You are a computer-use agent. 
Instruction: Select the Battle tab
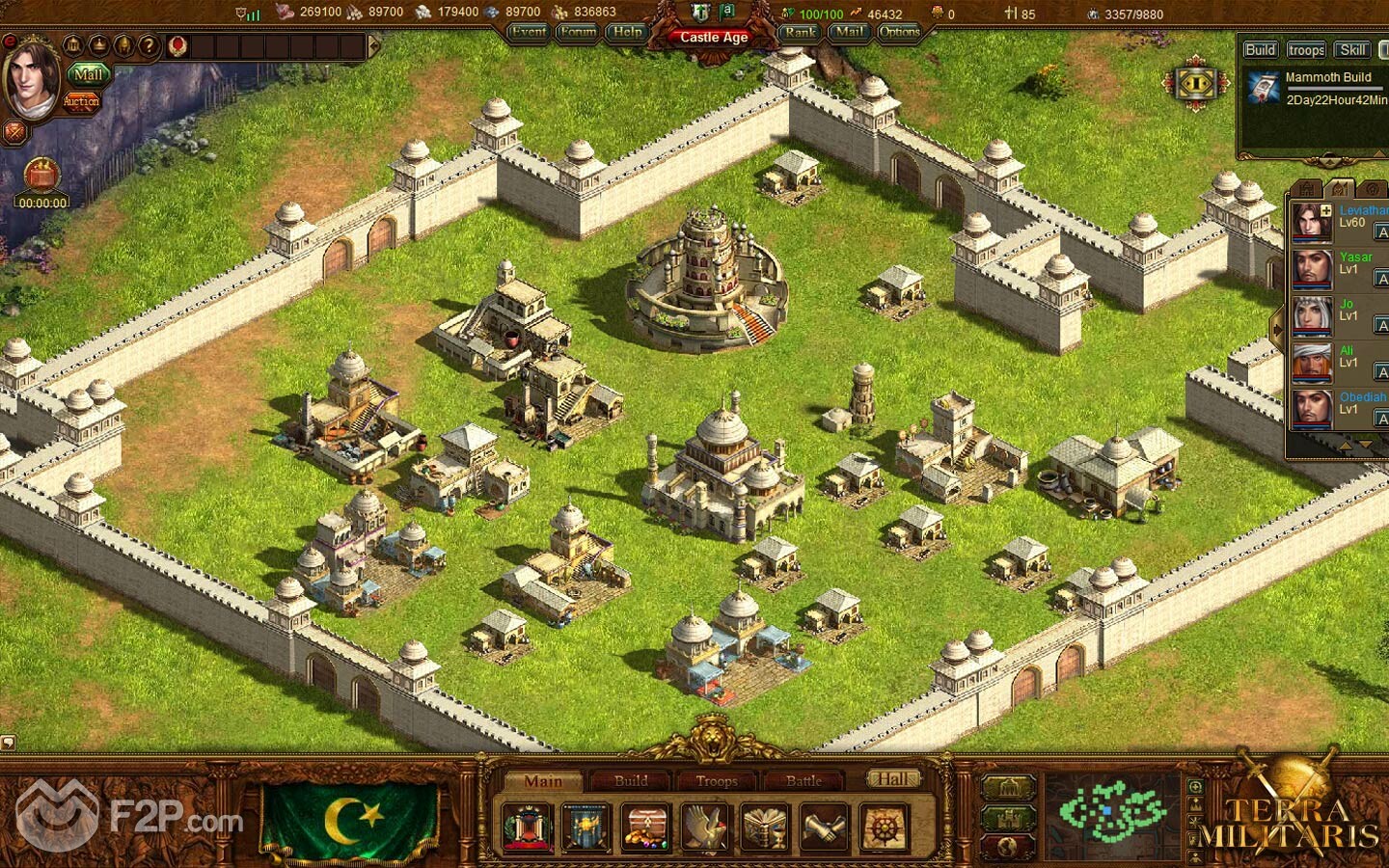[803, 780]
